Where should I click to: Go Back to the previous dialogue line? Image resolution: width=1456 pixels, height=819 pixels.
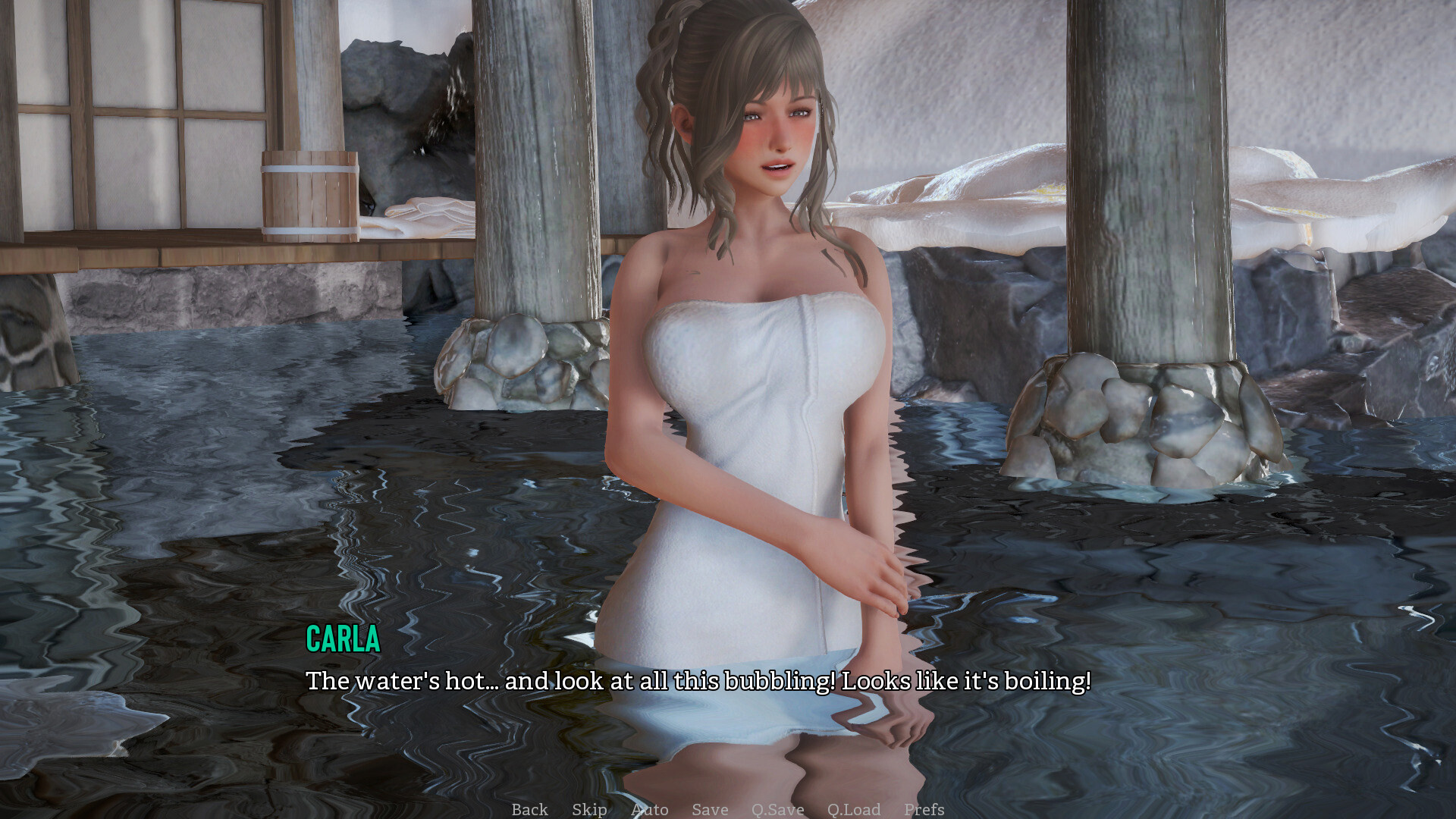point(529,809)
